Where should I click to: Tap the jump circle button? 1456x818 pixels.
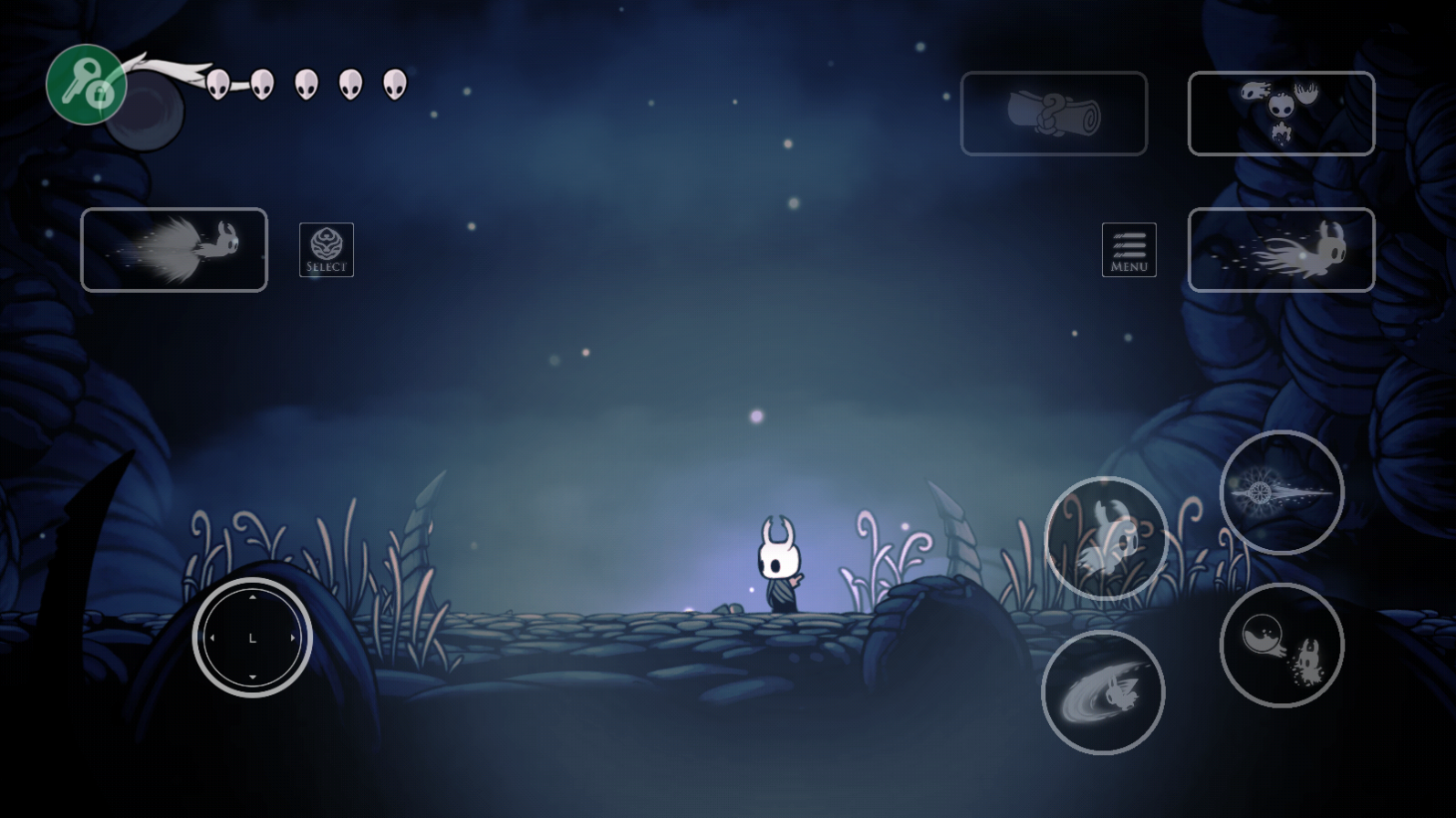[1106, 538]
